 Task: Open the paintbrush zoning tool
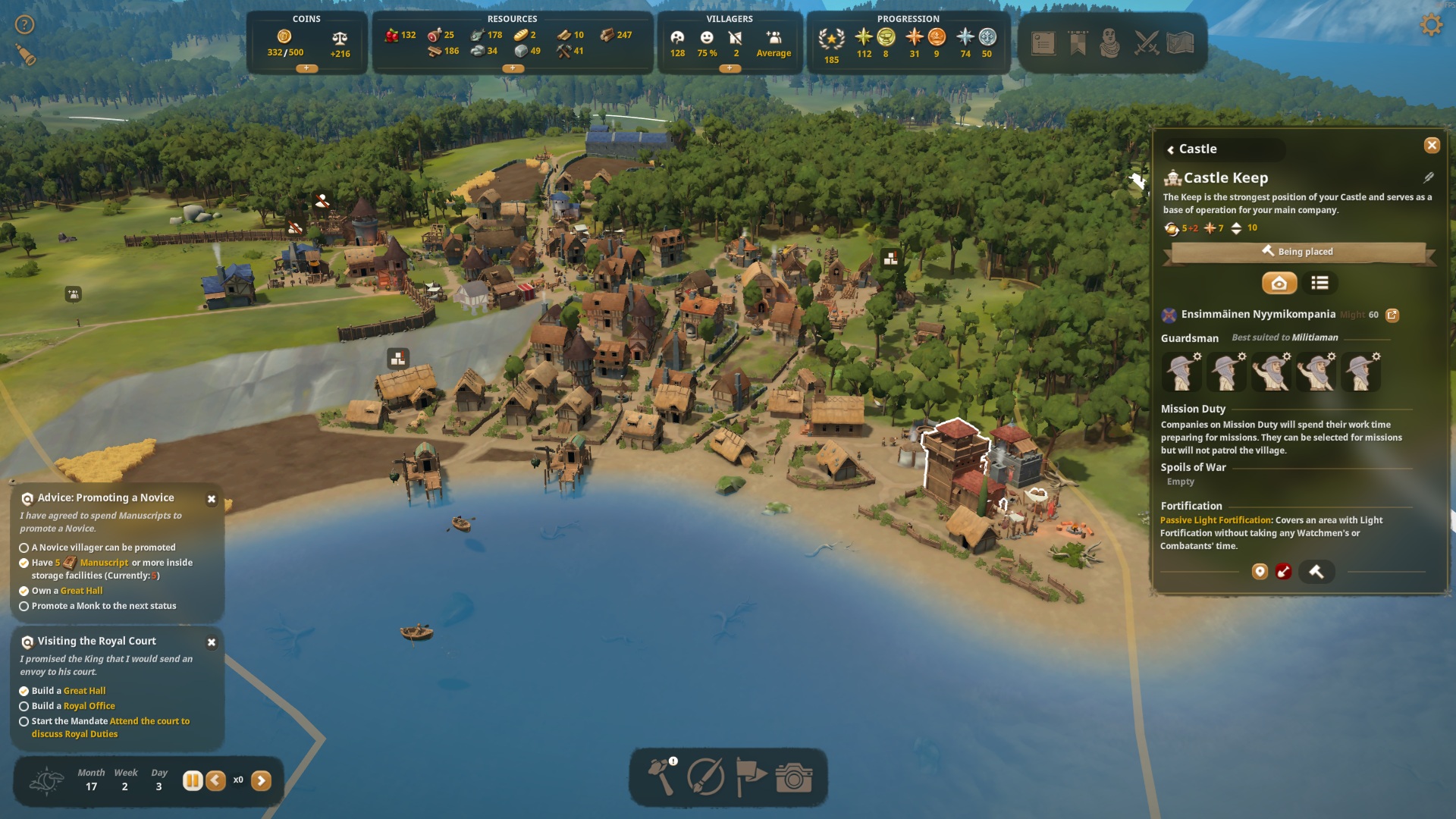tap(705, 777)
